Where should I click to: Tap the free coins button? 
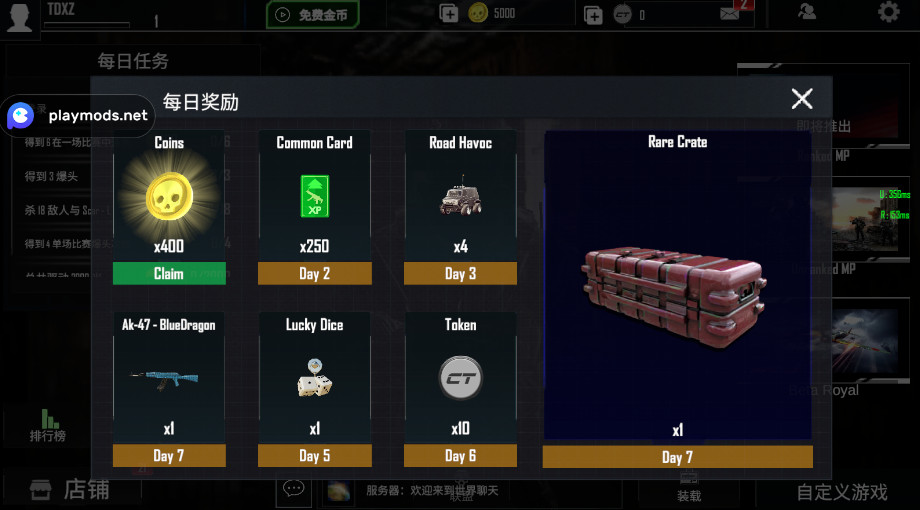(x=312, y=14)
